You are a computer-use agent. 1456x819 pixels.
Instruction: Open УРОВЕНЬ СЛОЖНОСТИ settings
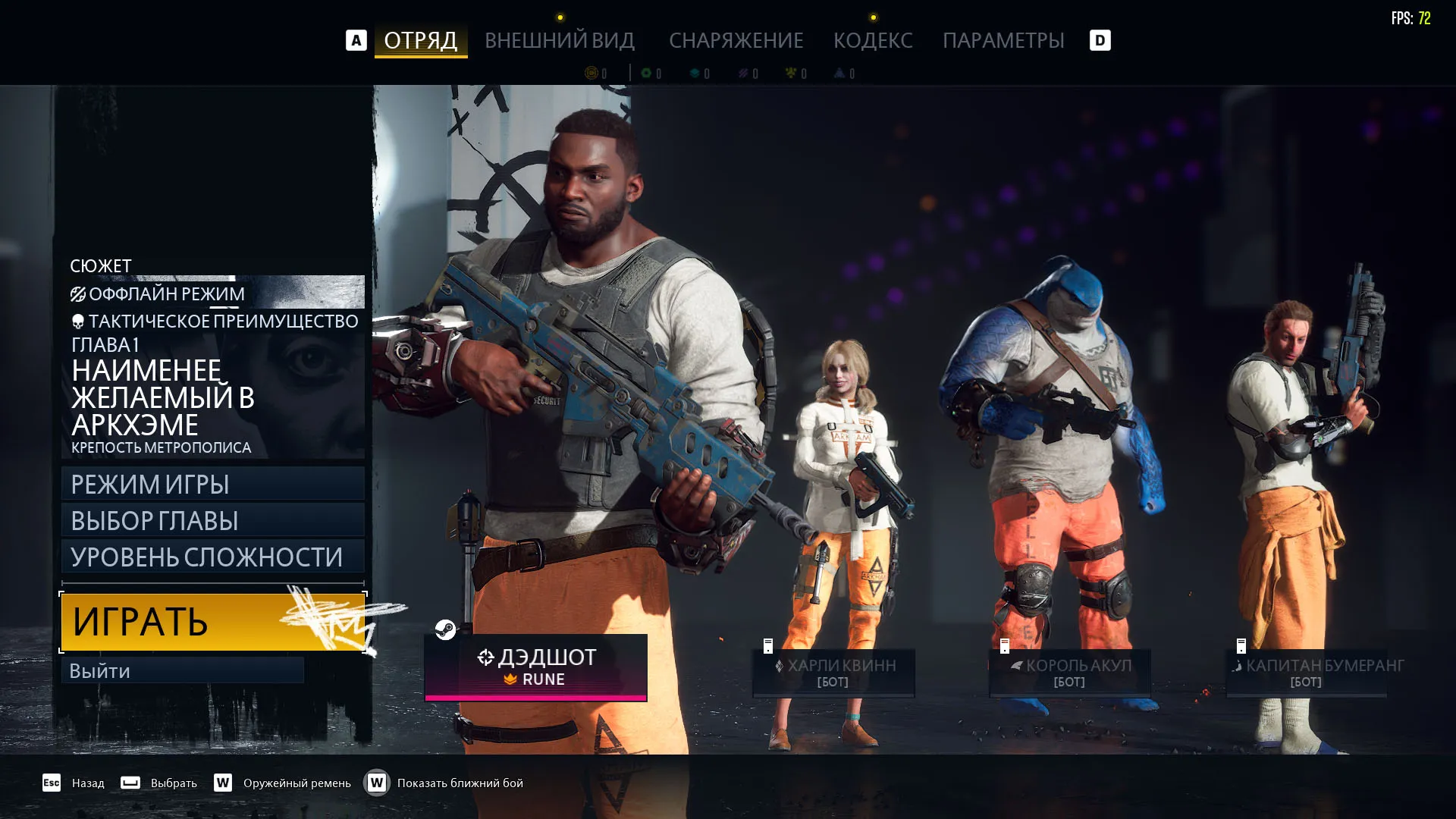coord(212,557)
